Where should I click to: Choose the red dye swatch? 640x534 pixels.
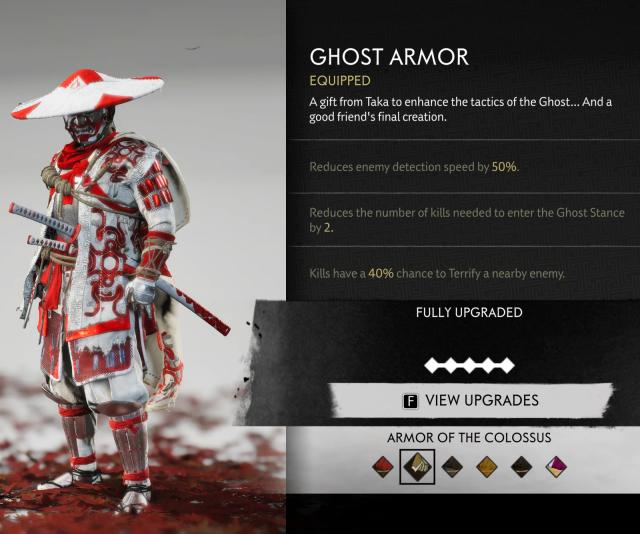pos(382,466)
